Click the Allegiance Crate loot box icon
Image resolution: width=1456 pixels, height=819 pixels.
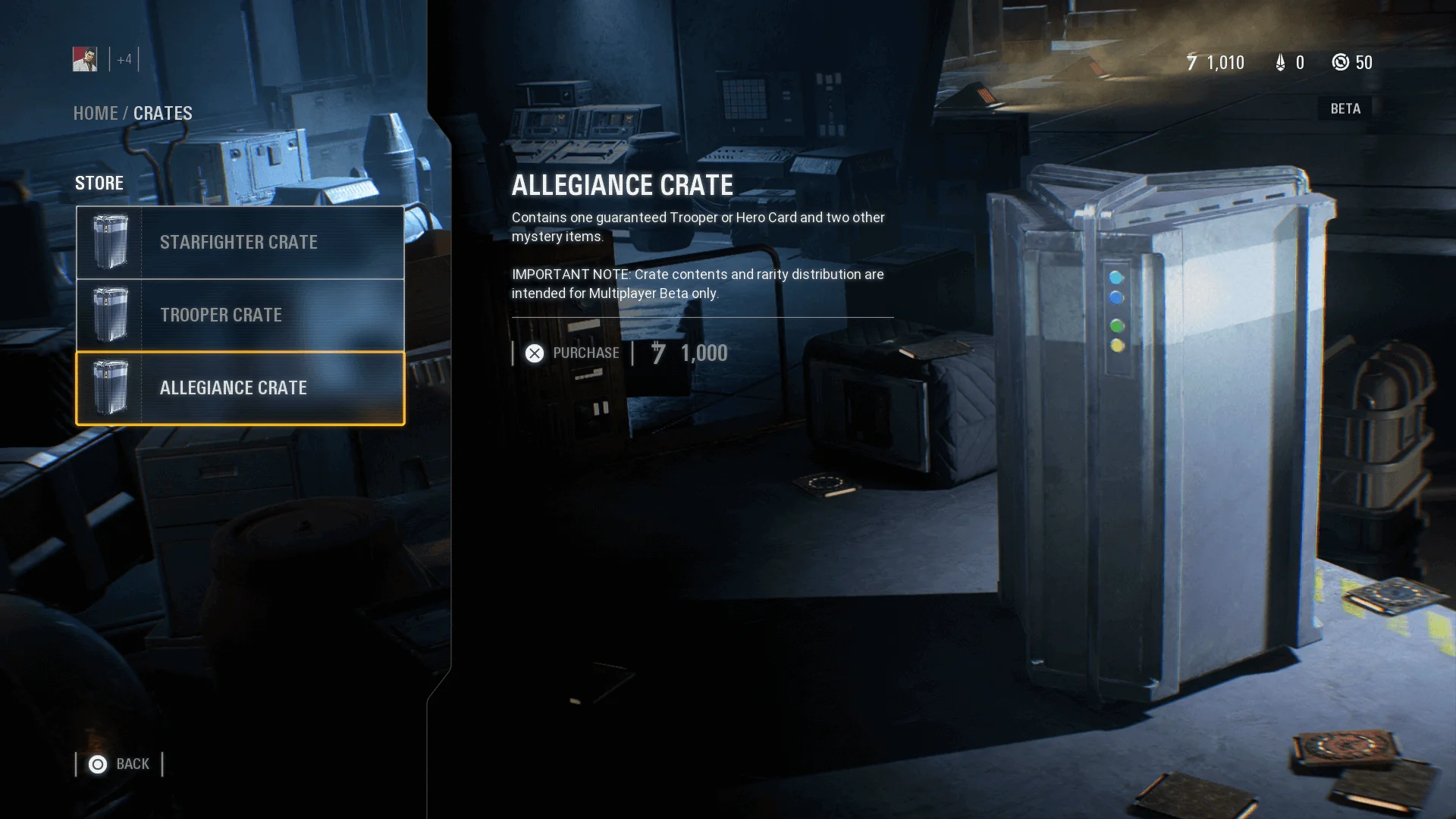[x=110, y=388]
